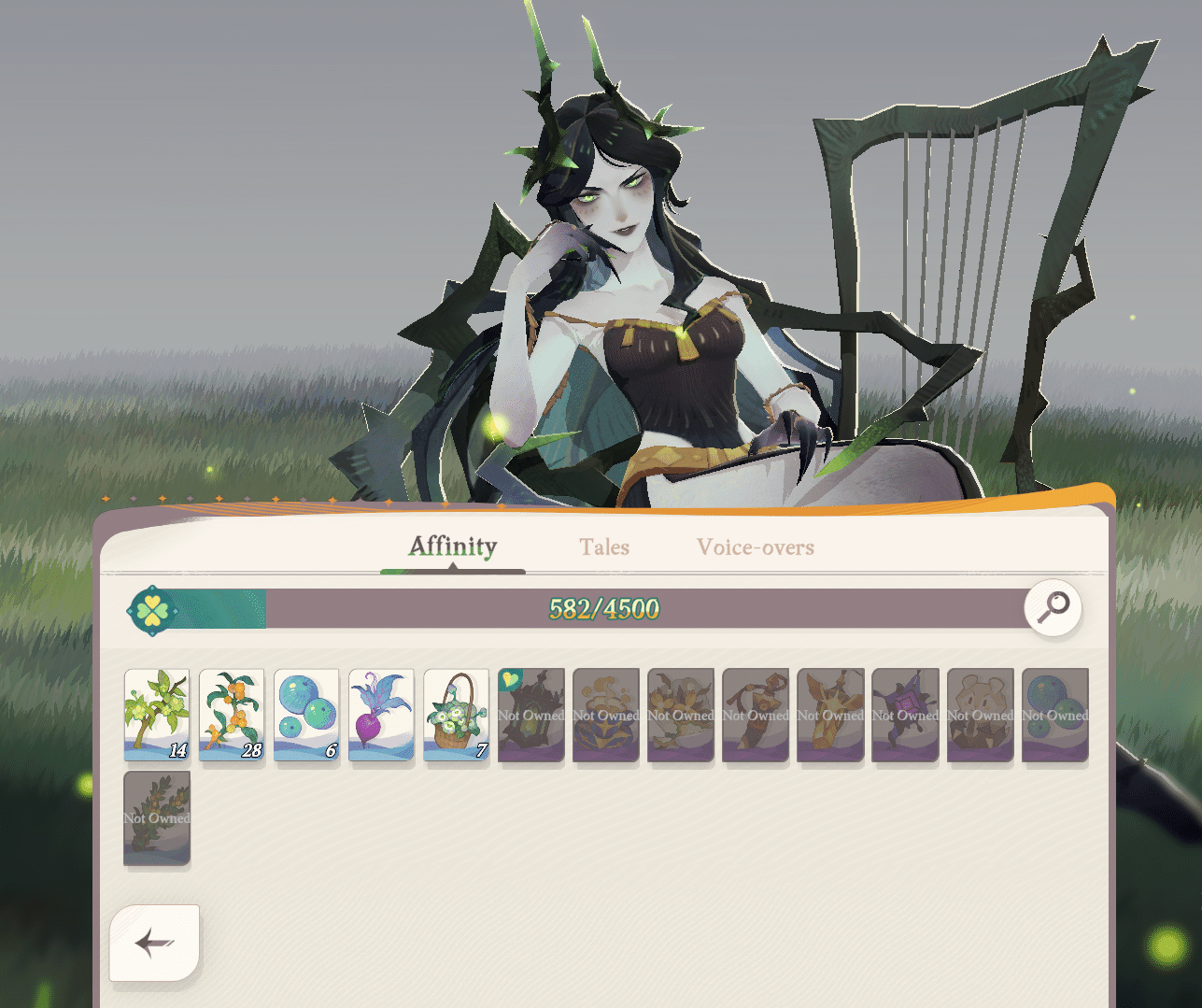Select the flowering sapling gift card
The height and width of the screenshot is (1008, 1202).
[156, 715]
